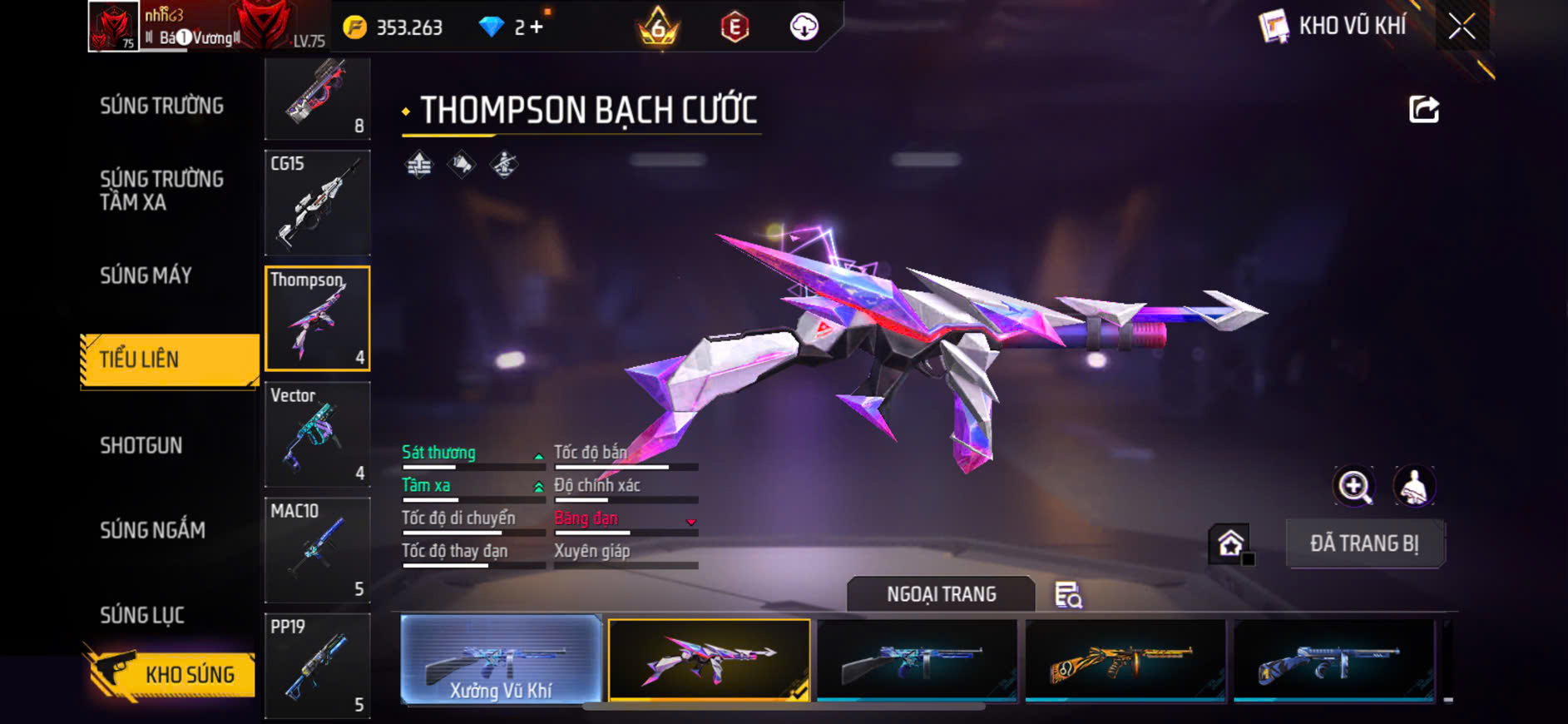
Task: Choose the orange tiger Thompson skin
Action: tap(1125, 660)
